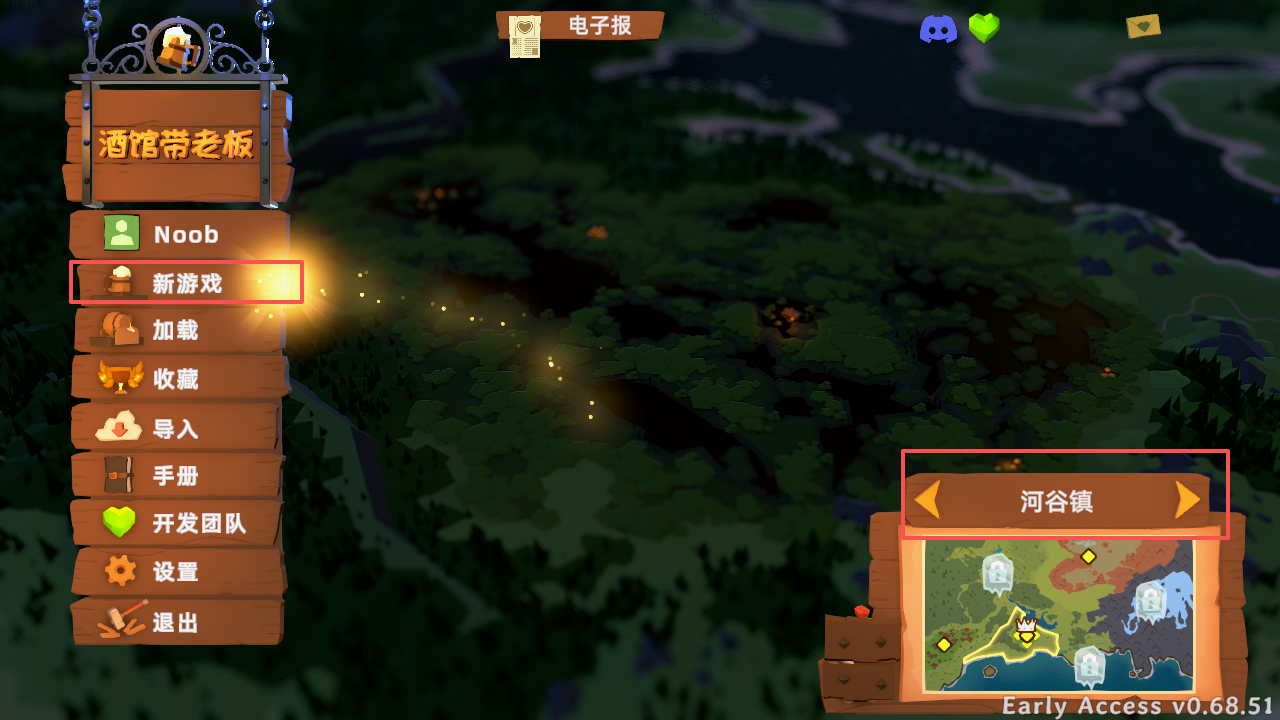Switch to next map with right arrow
Image resolution: width=1280 pixels, height=720 pixels.
pyautogui.click(x=1187, y=500)
